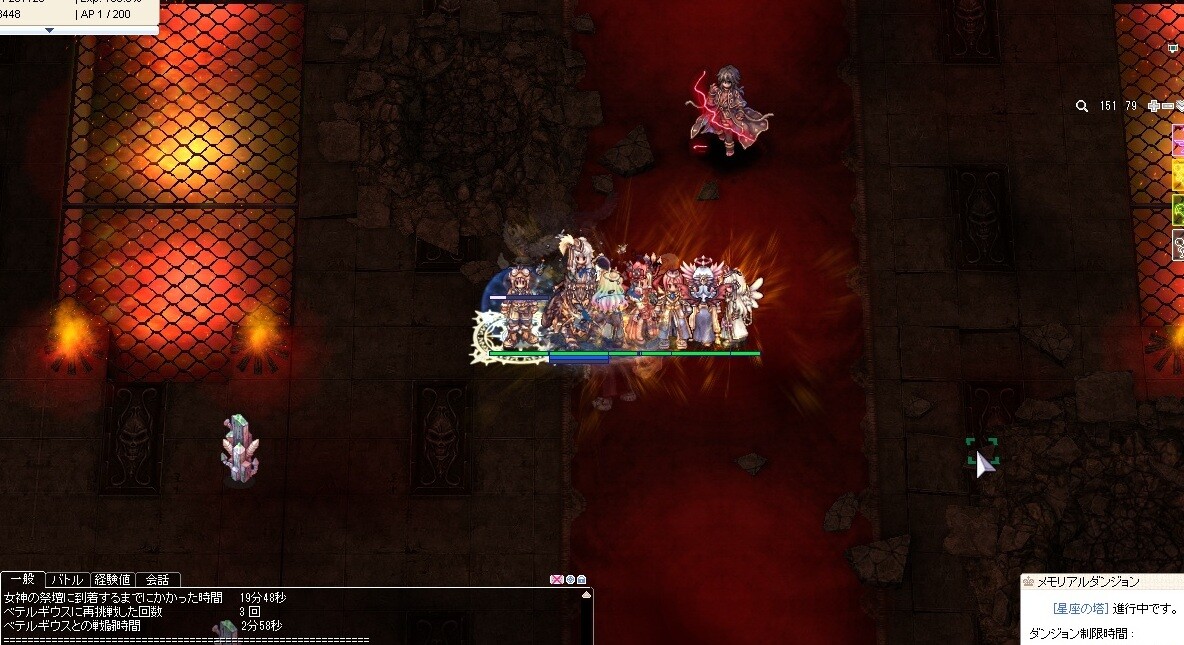Expand the status window with the down arrow
Image resolution: width=1184 pixels, height=645 pixels.
(49, 29)
